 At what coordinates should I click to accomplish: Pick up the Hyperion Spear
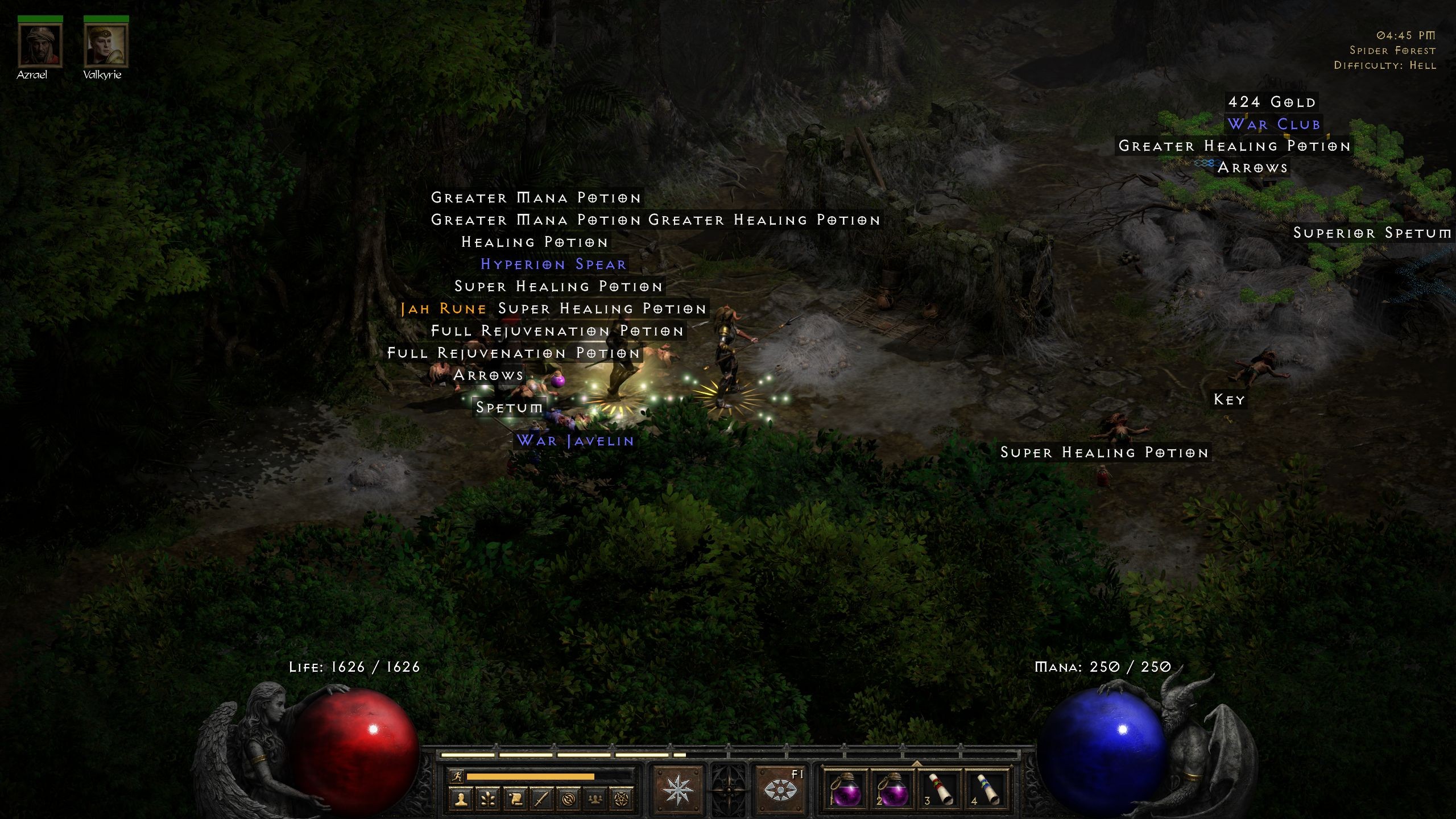(x=553, y=264)
